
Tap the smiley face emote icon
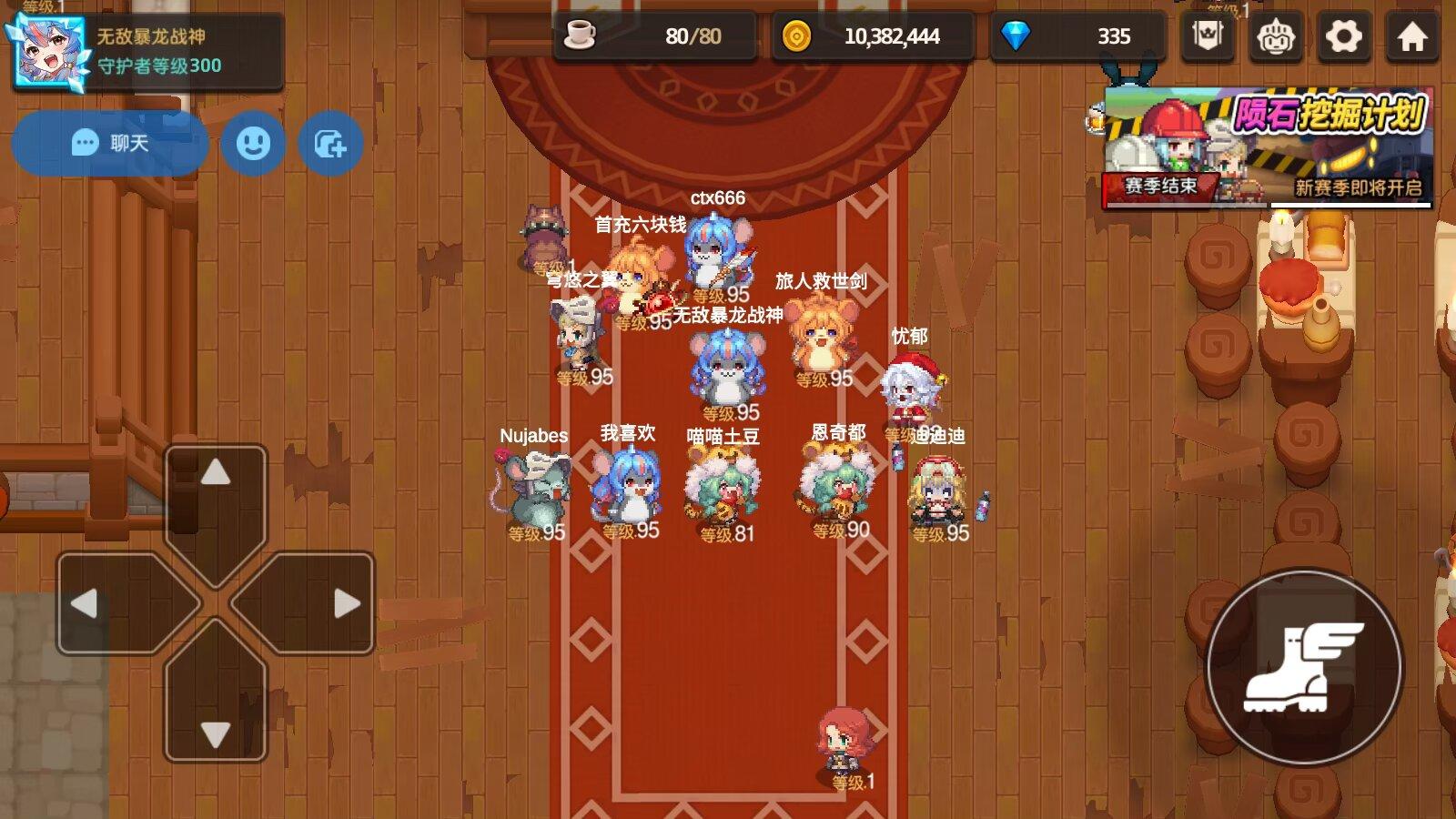click(254, 144)
